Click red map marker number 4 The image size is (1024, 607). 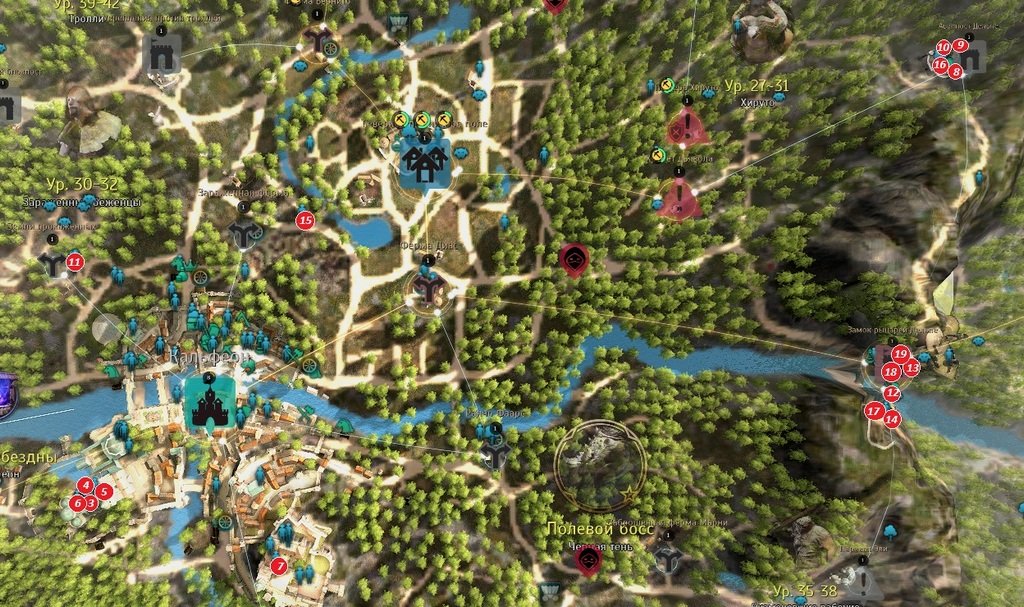(86, 485)
